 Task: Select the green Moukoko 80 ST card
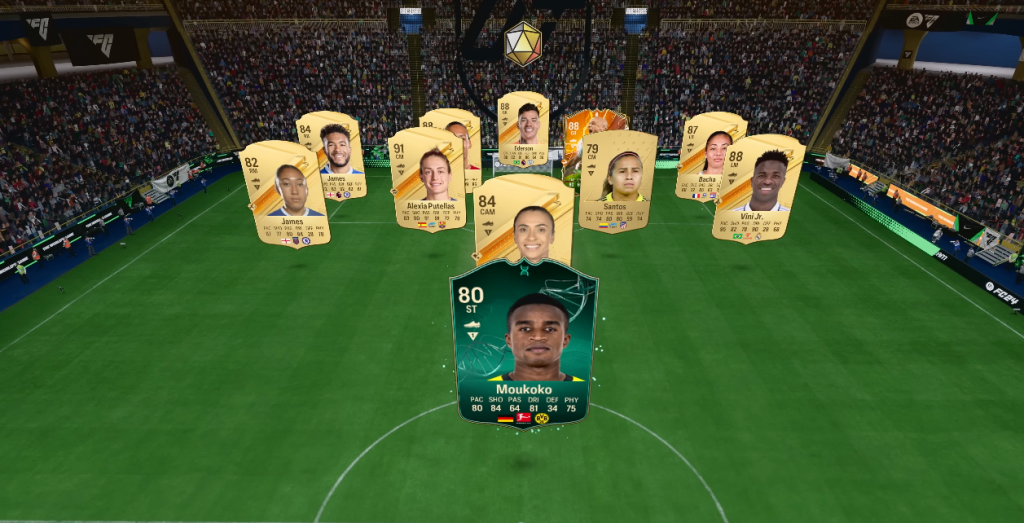point(523,342)
